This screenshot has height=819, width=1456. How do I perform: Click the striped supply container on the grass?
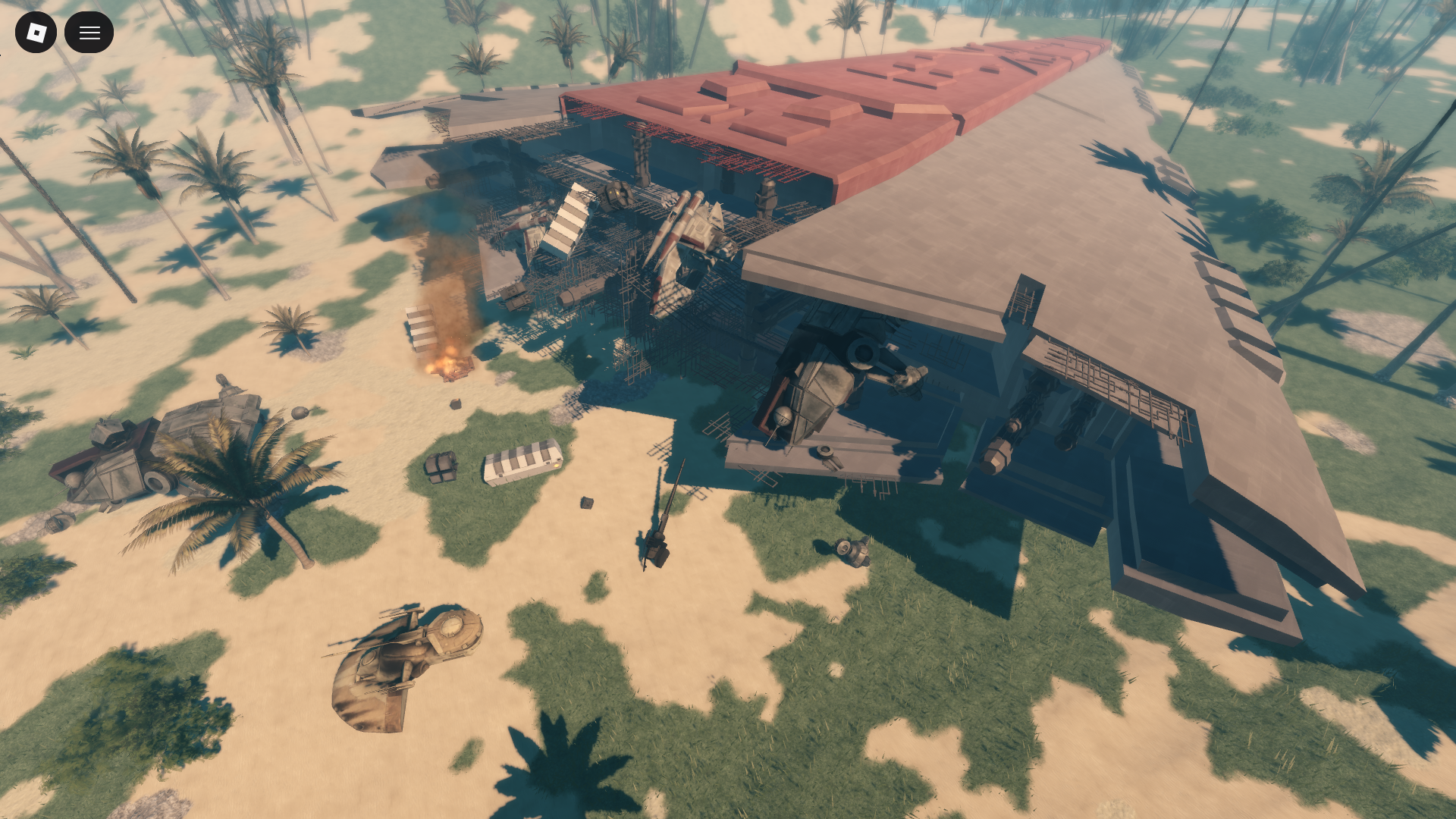pyautogui.click(x=523, y=464)
